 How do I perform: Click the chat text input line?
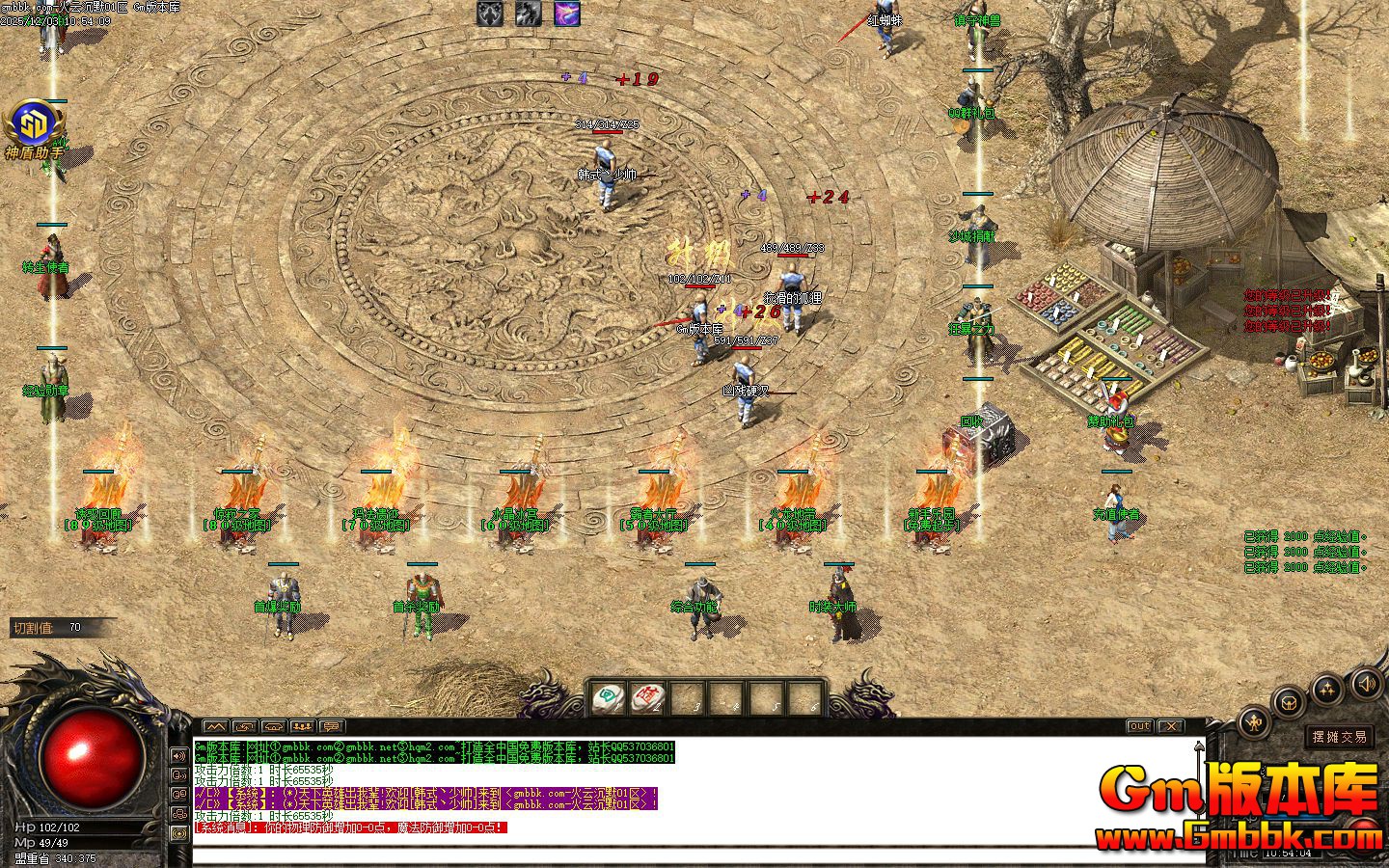pyautogui.click(x=675, y=854)
